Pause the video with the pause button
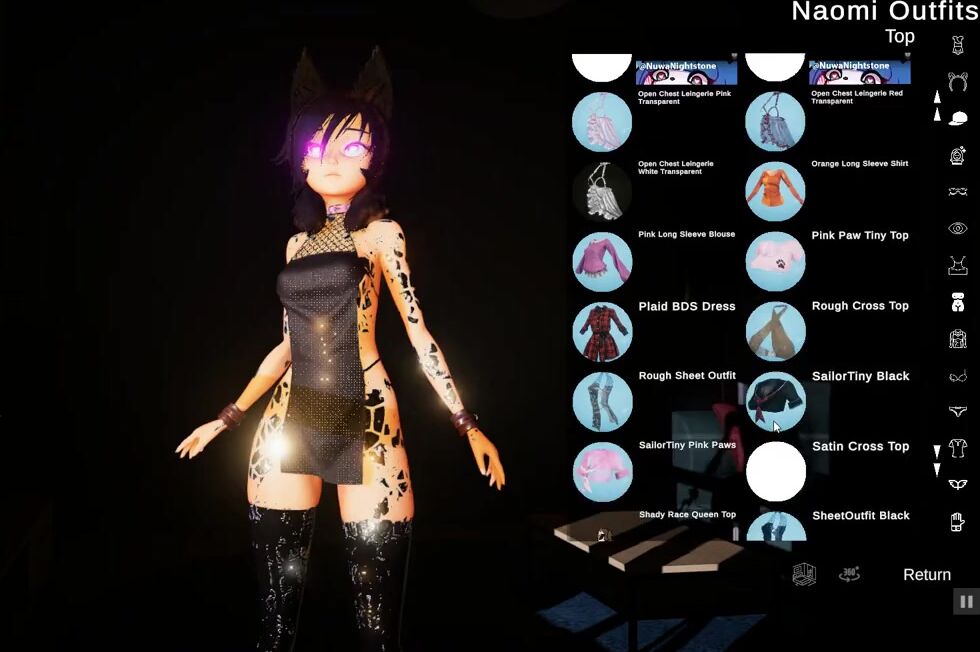980x652 pixels. [966, 601]
